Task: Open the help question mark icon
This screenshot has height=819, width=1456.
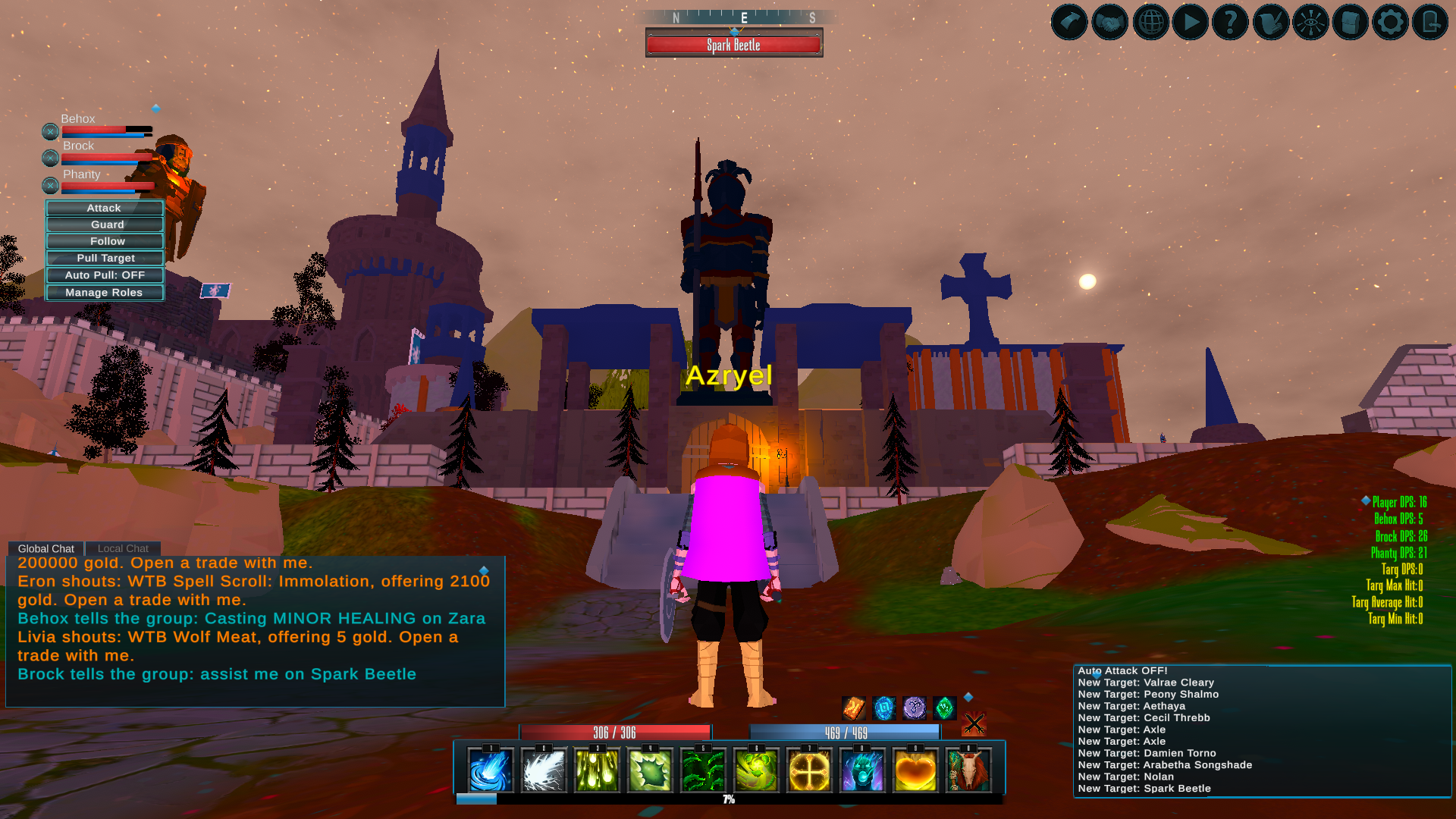Action: click(x=1231, y=21)
